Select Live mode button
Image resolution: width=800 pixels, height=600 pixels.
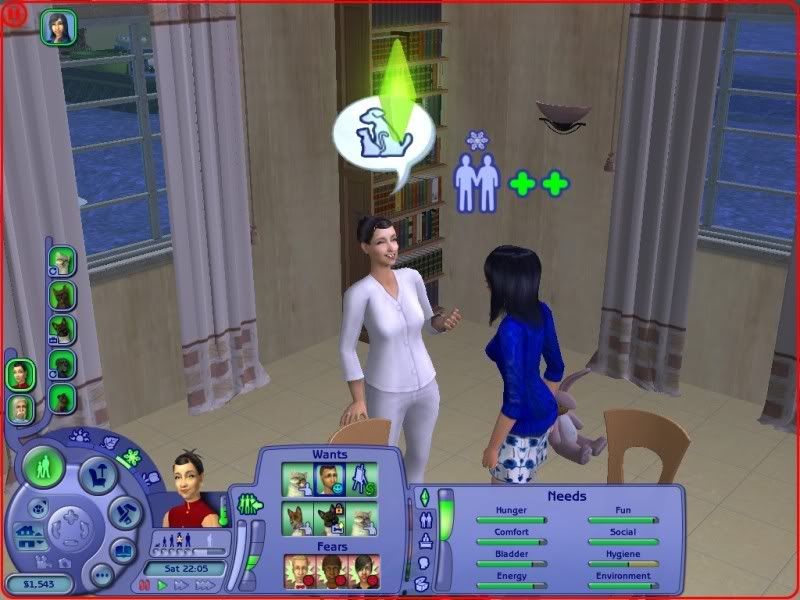[x=45, y=466]
